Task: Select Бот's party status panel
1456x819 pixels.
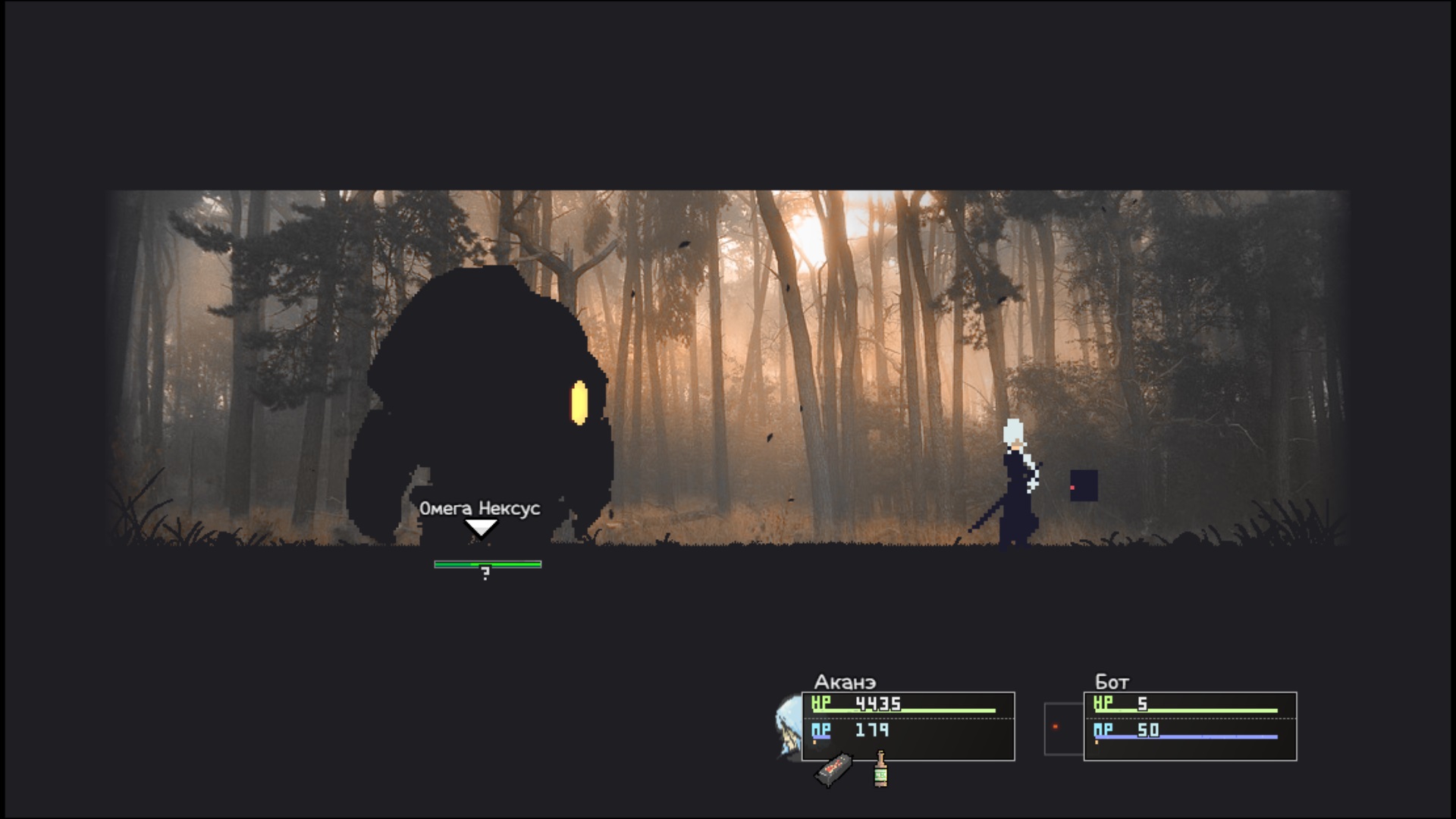Action: [1190, 726]
